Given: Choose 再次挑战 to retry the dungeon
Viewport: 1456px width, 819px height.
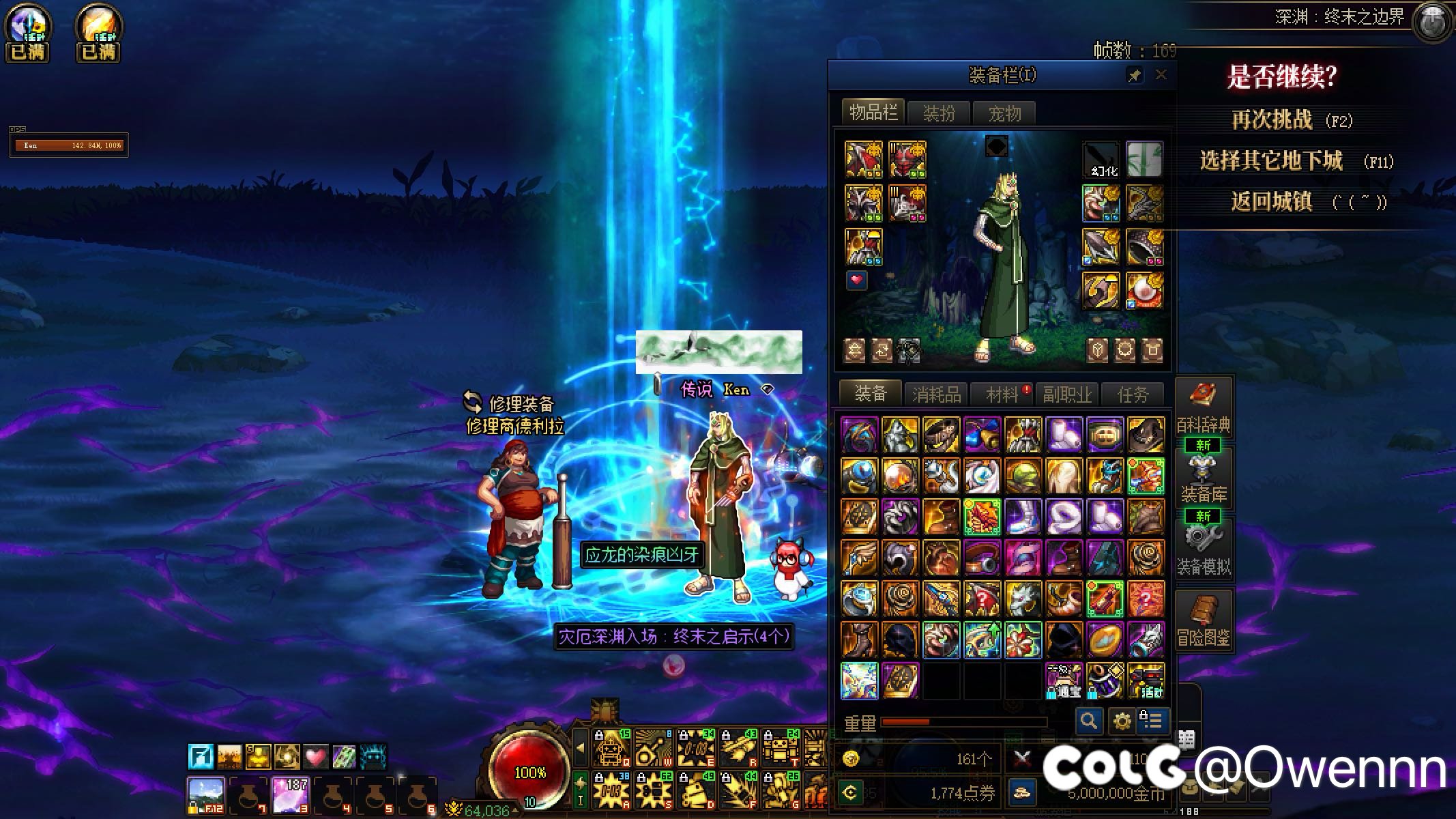Looking at the screenshot, I should [1272, 120].
